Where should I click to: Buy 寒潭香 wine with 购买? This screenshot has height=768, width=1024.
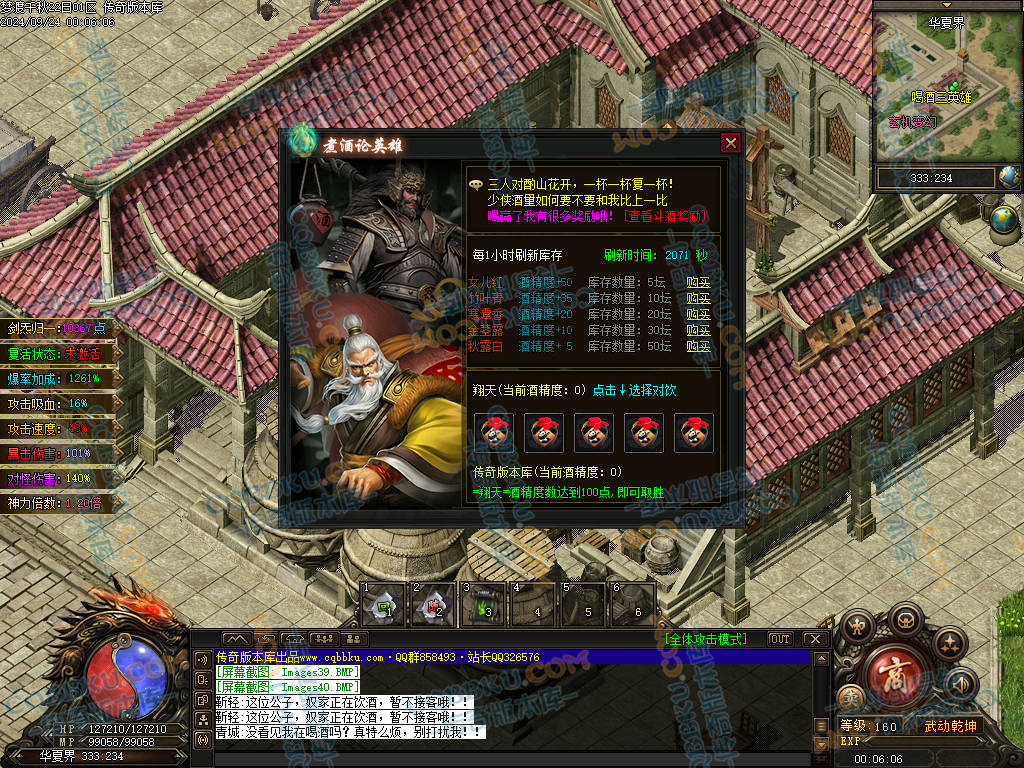698,315
